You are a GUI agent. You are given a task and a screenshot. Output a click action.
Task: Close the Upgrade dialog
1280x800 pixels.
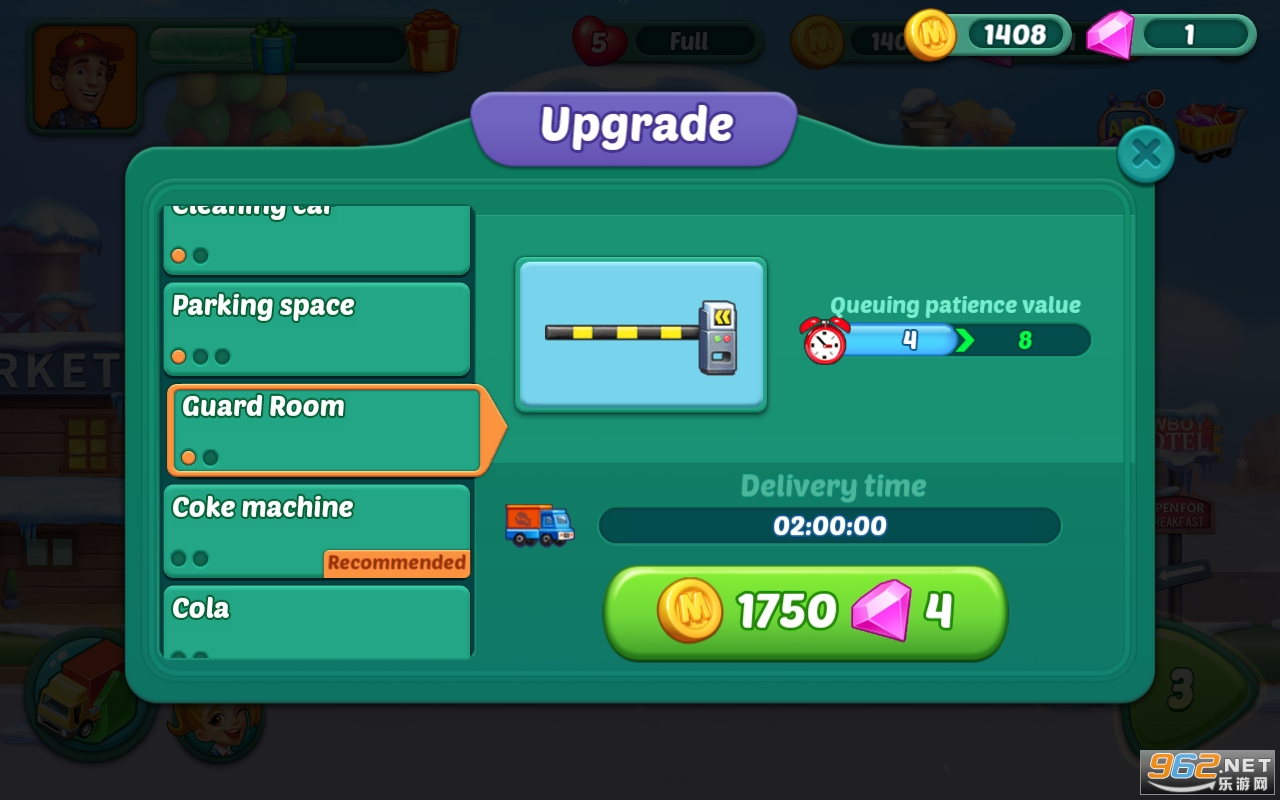[x=1145, y=154]
